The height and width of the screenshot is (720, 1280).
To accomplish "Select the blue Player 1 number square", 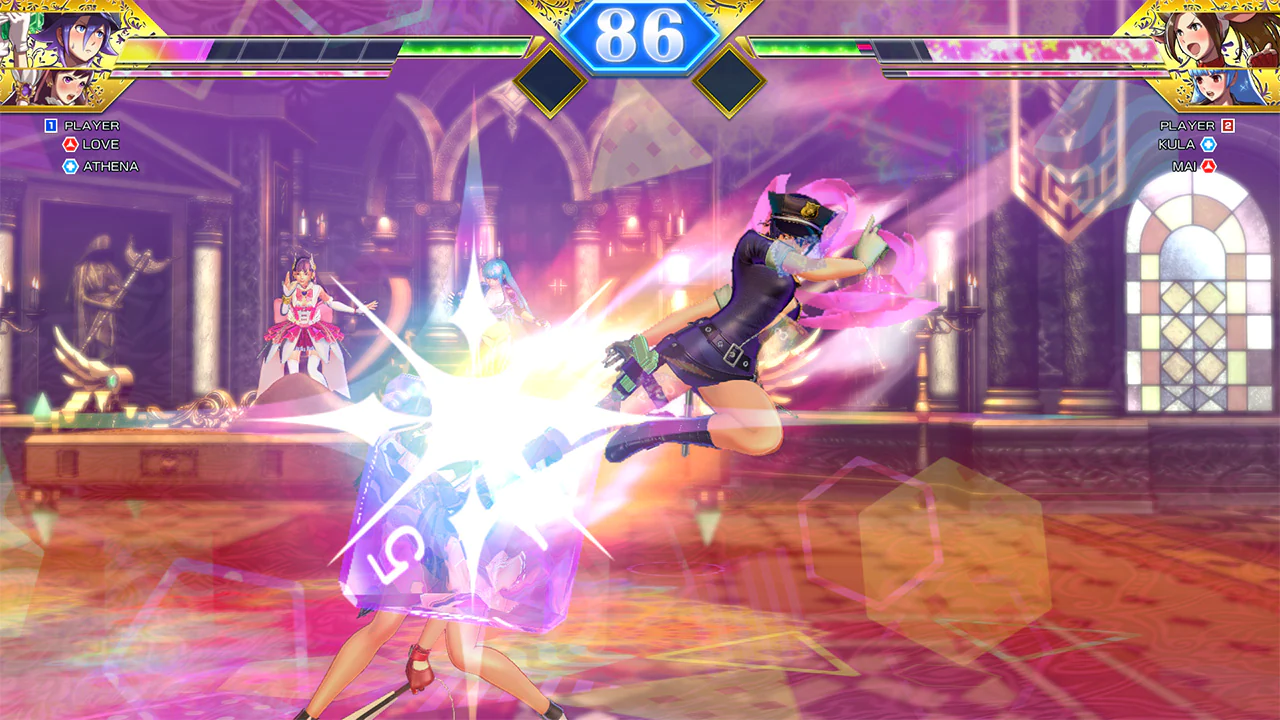I will 49,125.
